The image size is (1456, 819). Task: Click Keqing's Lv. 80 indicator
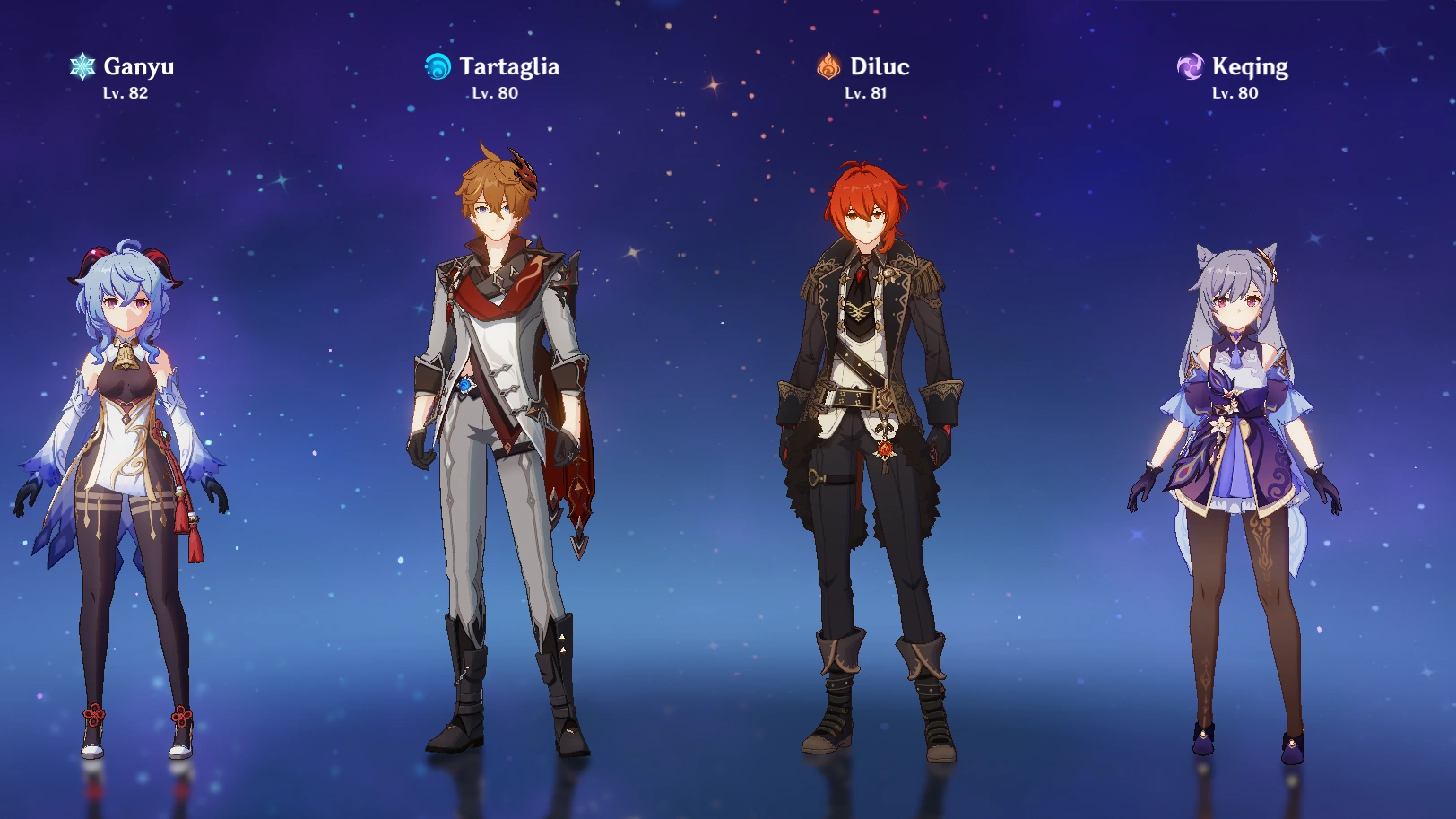1234,93
